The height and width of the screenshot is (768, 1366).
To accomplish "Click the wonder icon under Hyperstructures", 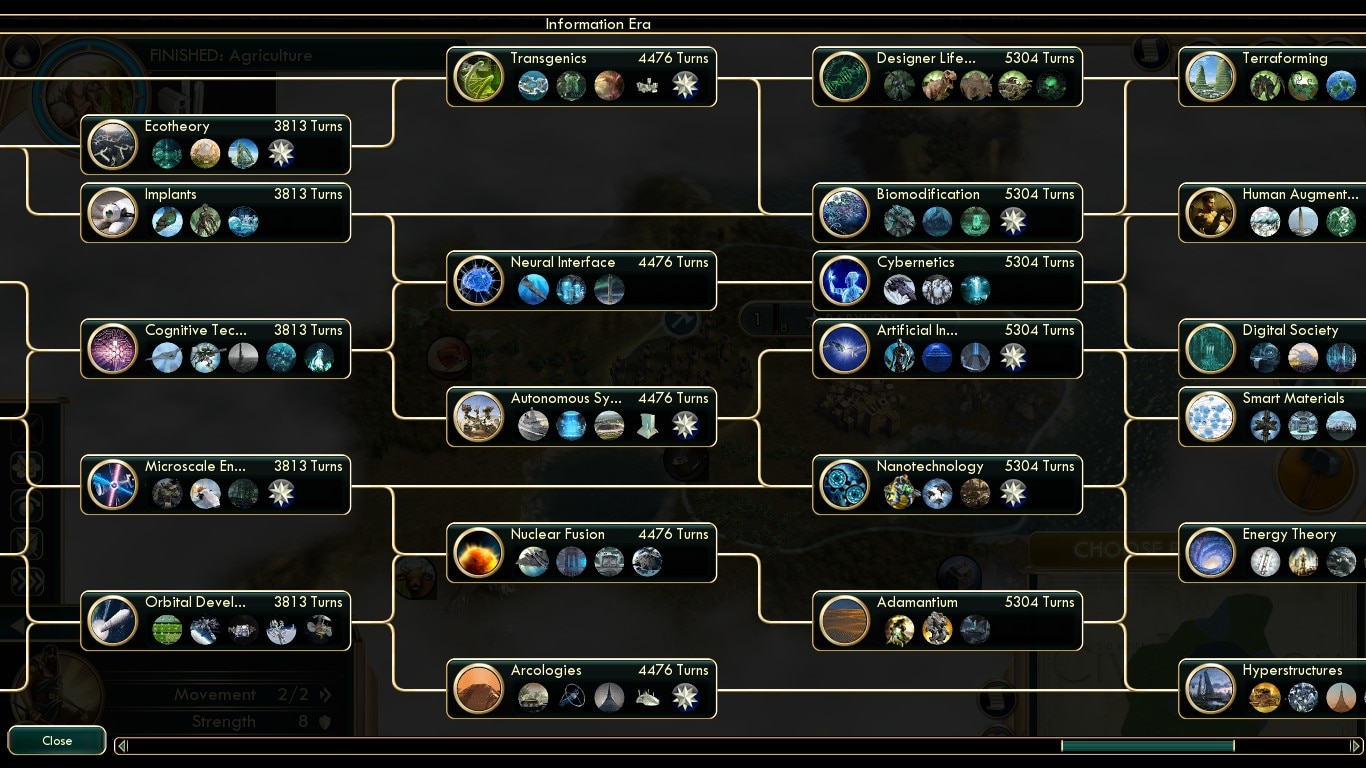I will click(1340, 697).
